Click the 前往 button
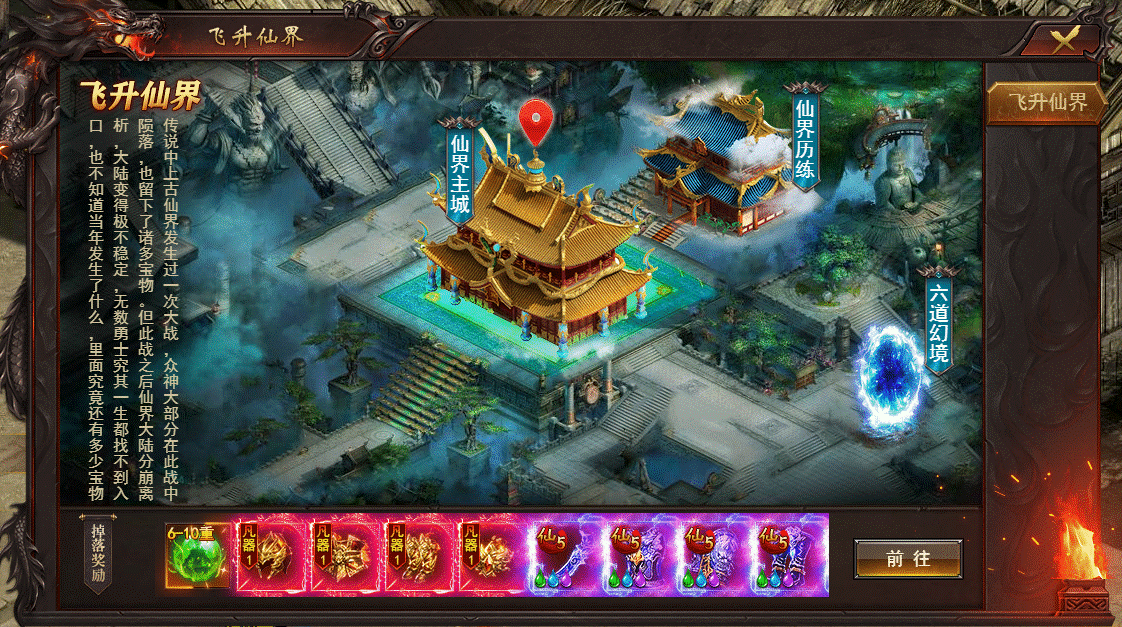 pos(908,559)
